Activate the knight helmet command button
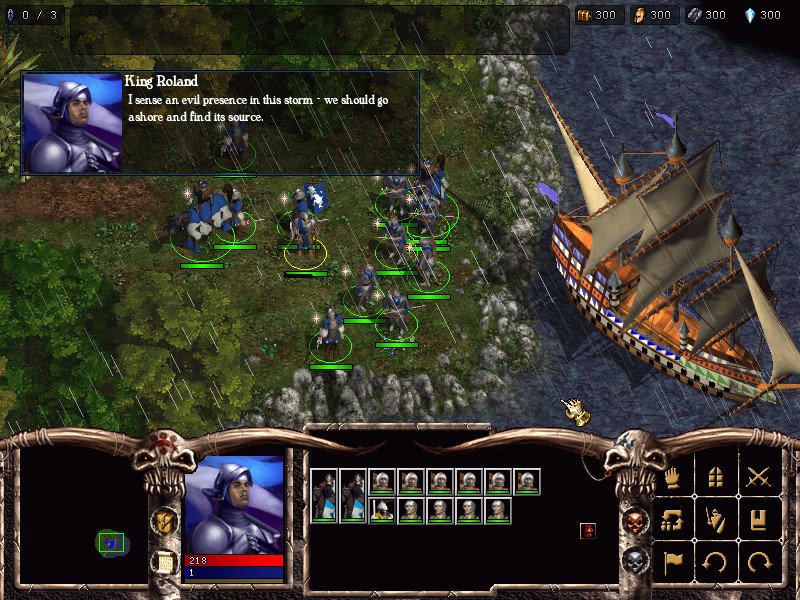 point(717,520)
